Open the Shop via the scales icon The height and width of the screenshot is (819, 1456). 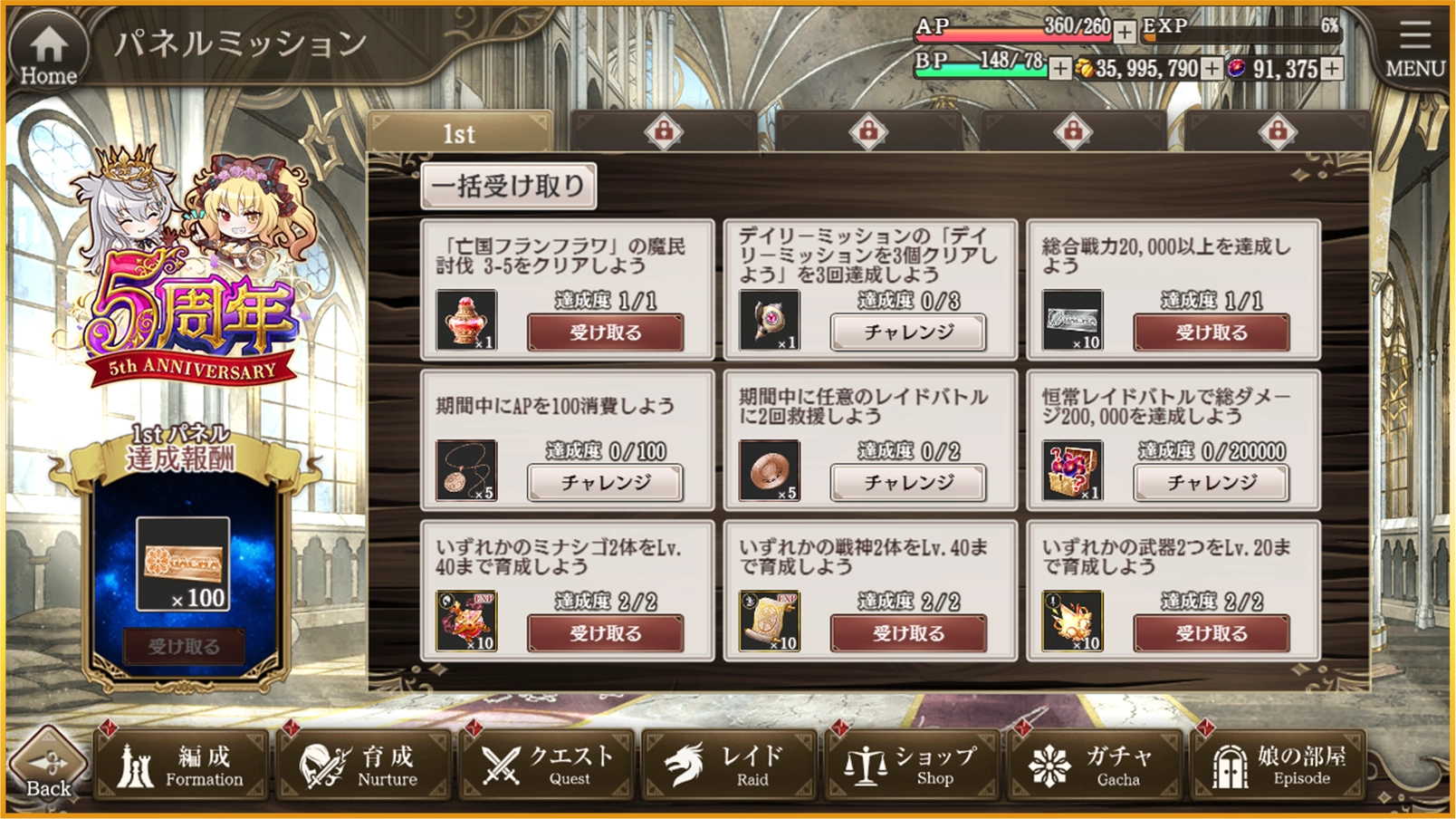click(867, 766)
